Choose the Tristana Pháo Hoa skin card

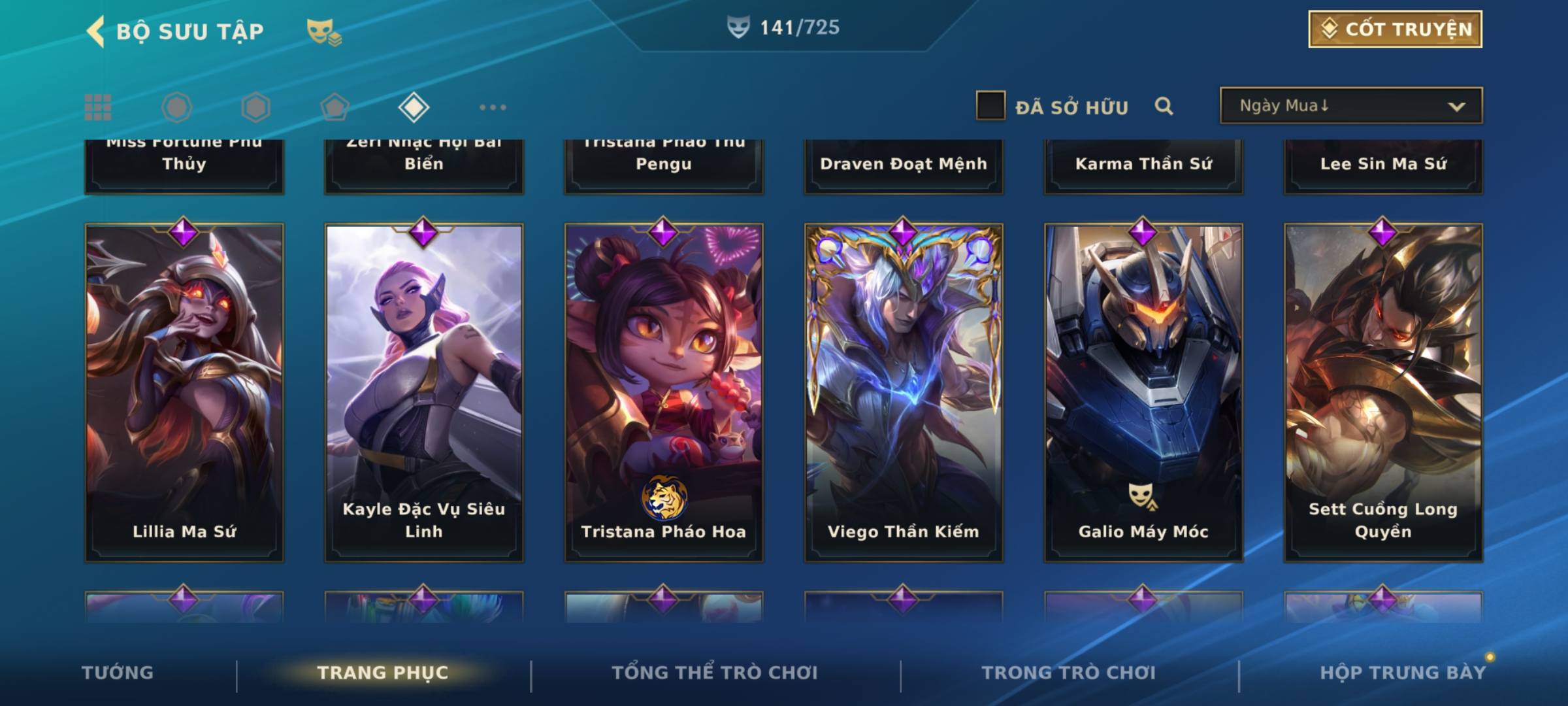coord(664,392)
